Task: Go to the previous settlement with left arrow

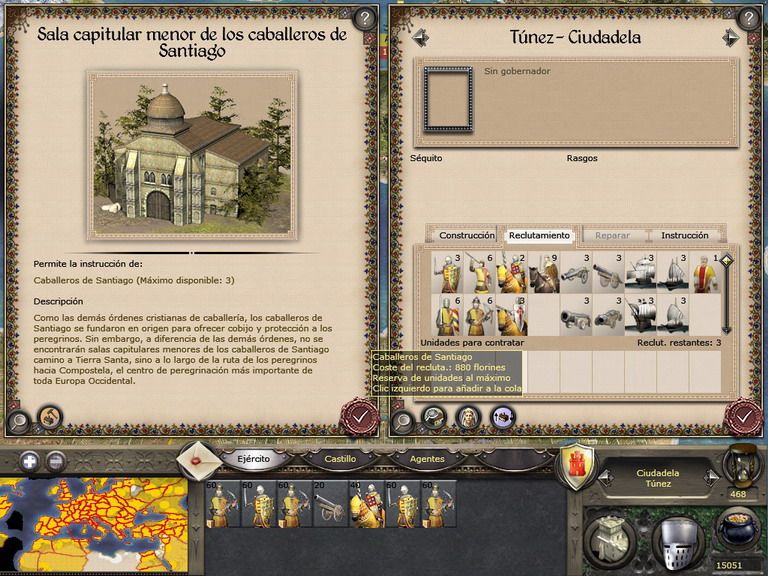Action: click(420, 38)
